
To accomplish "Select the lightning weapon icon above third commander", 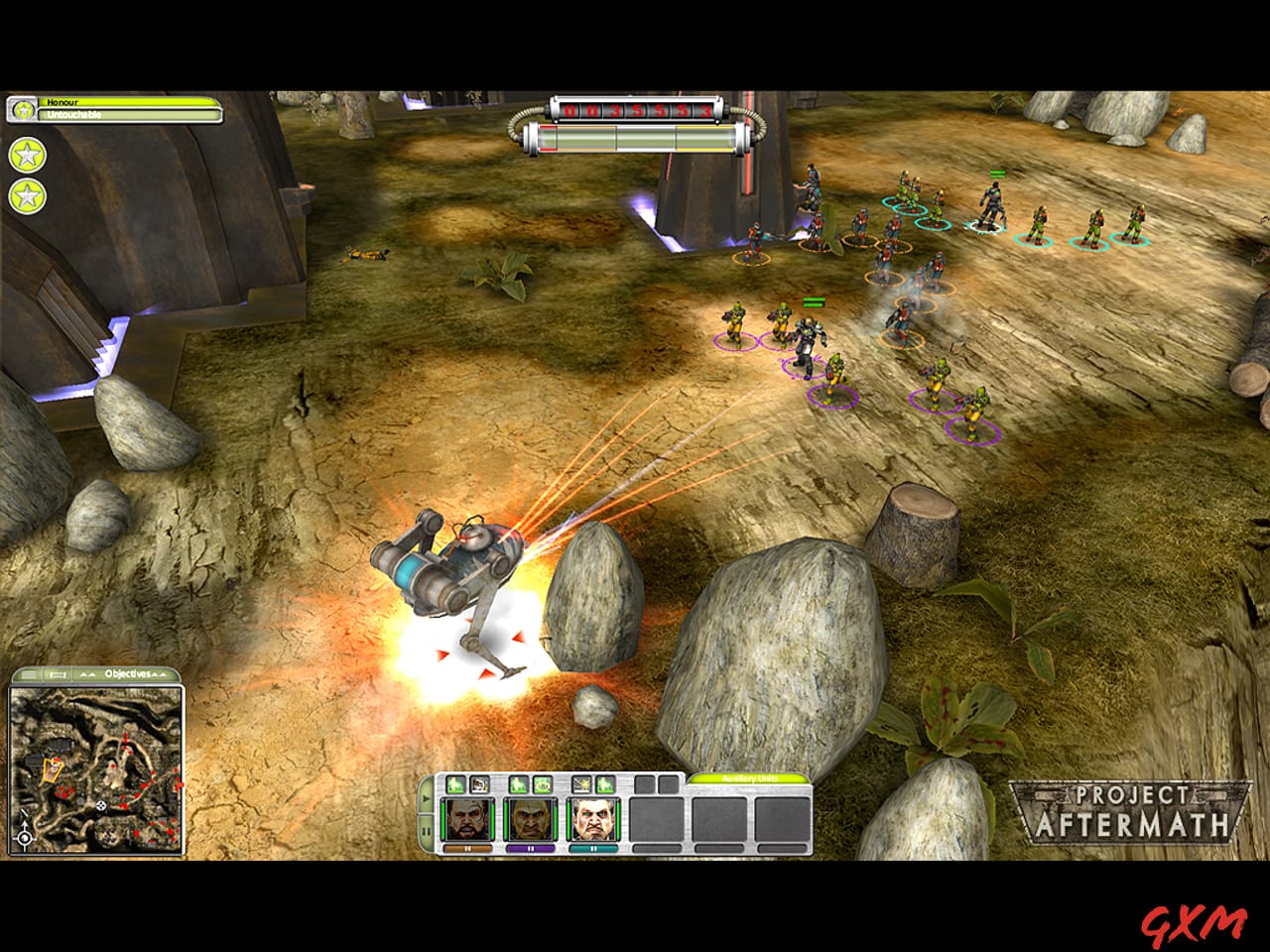I will (x=580, y=784).
